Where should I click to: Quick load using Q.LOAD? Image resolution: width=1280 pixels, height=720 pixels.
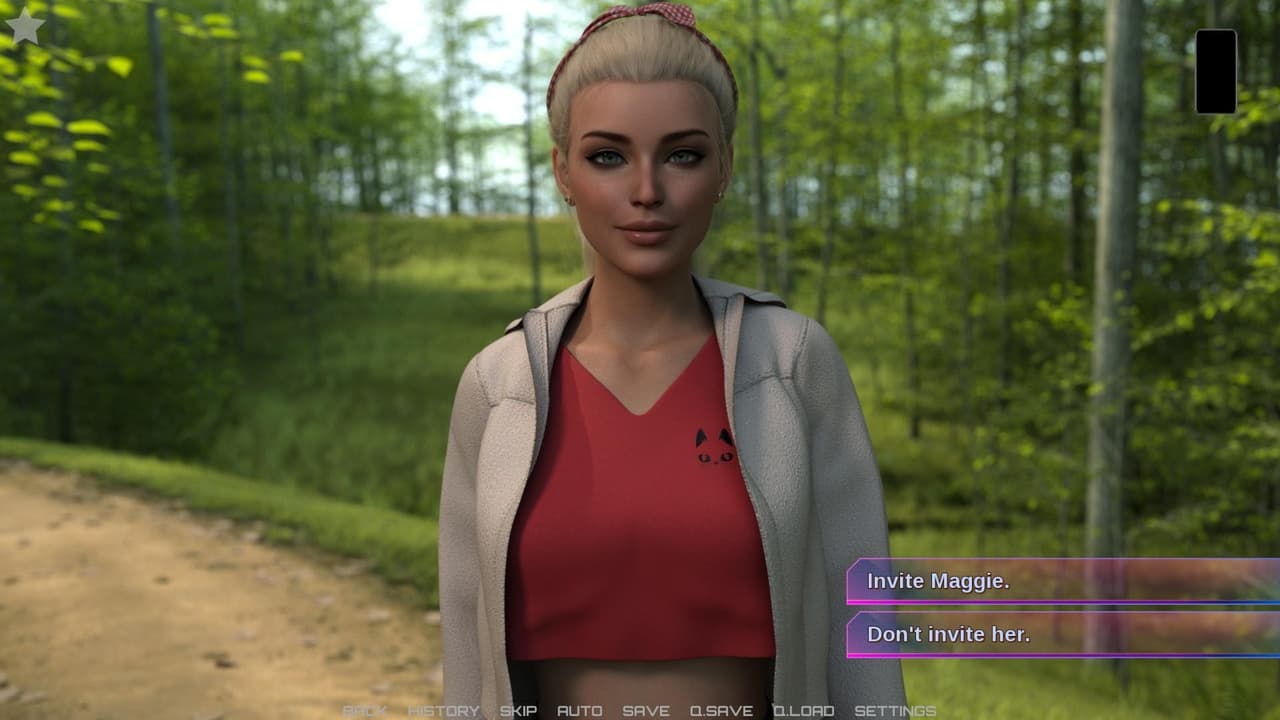pos(803,711)
